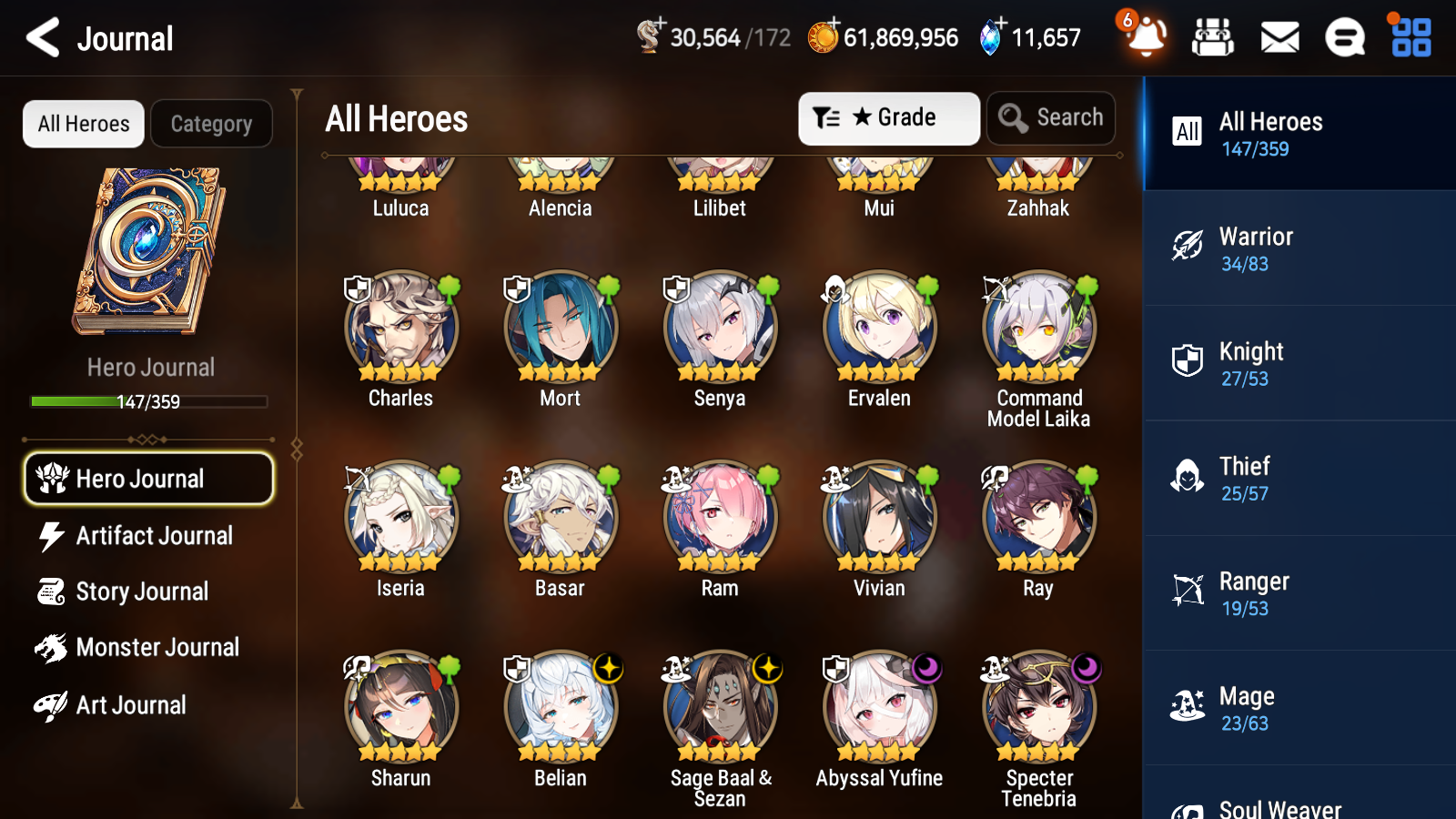This screenshot has height=819, width=1456.
Task: Click the Search button
Action: click(1050, 117)
